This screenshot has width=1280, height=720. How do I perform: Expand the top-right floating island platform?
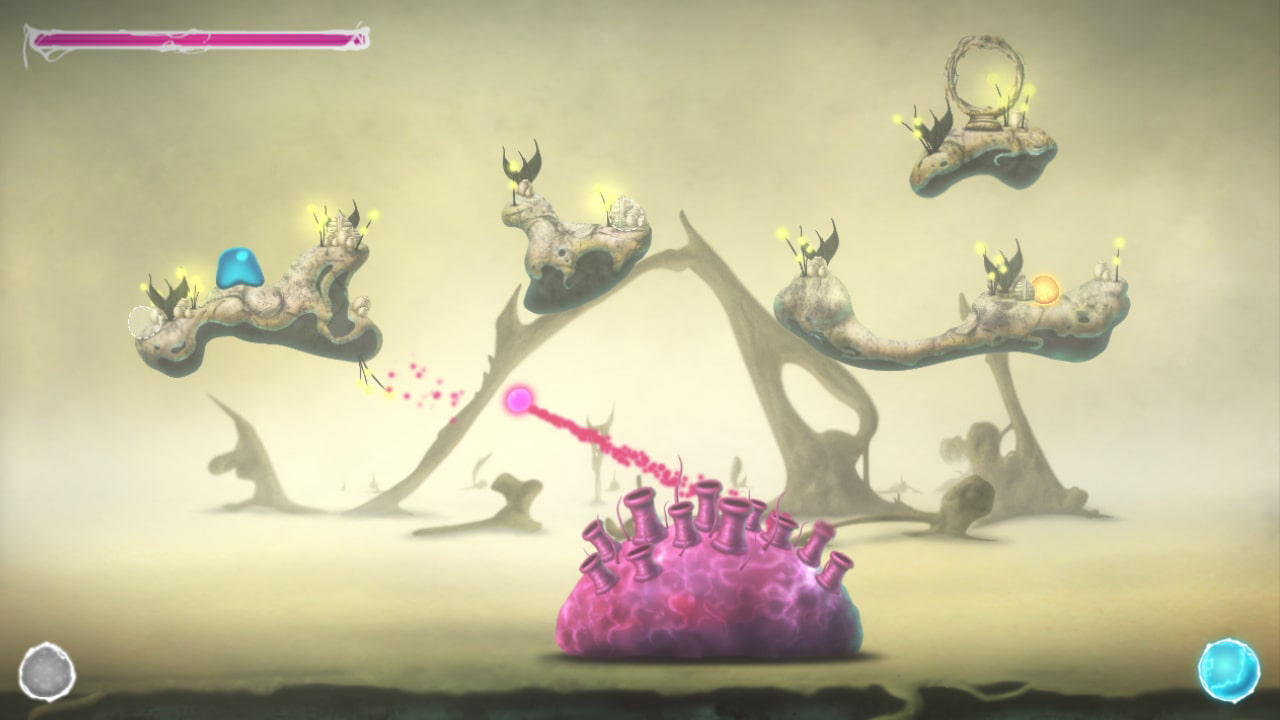(980, 155)
